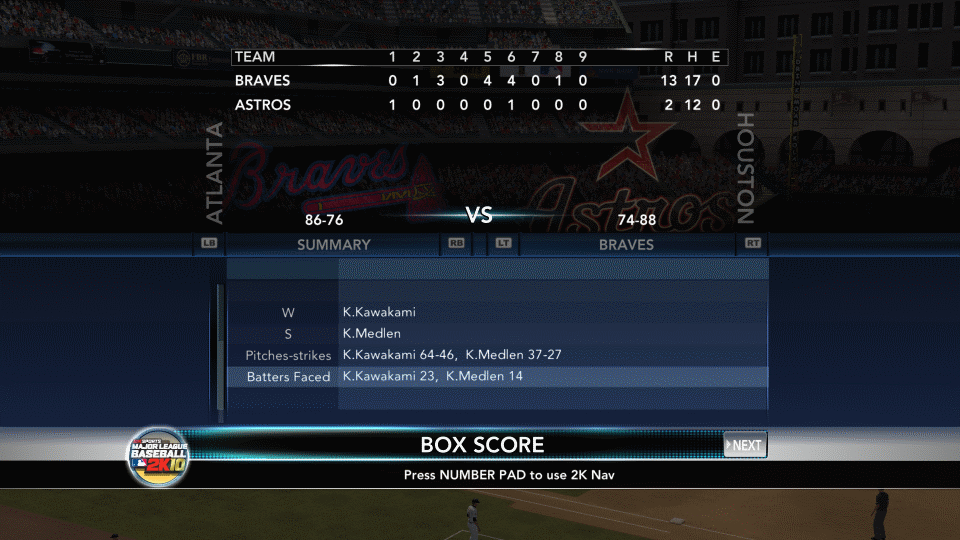Screen dimensions: 960x540
Task: Select the Pitches-strikes row
Action: 497,355
